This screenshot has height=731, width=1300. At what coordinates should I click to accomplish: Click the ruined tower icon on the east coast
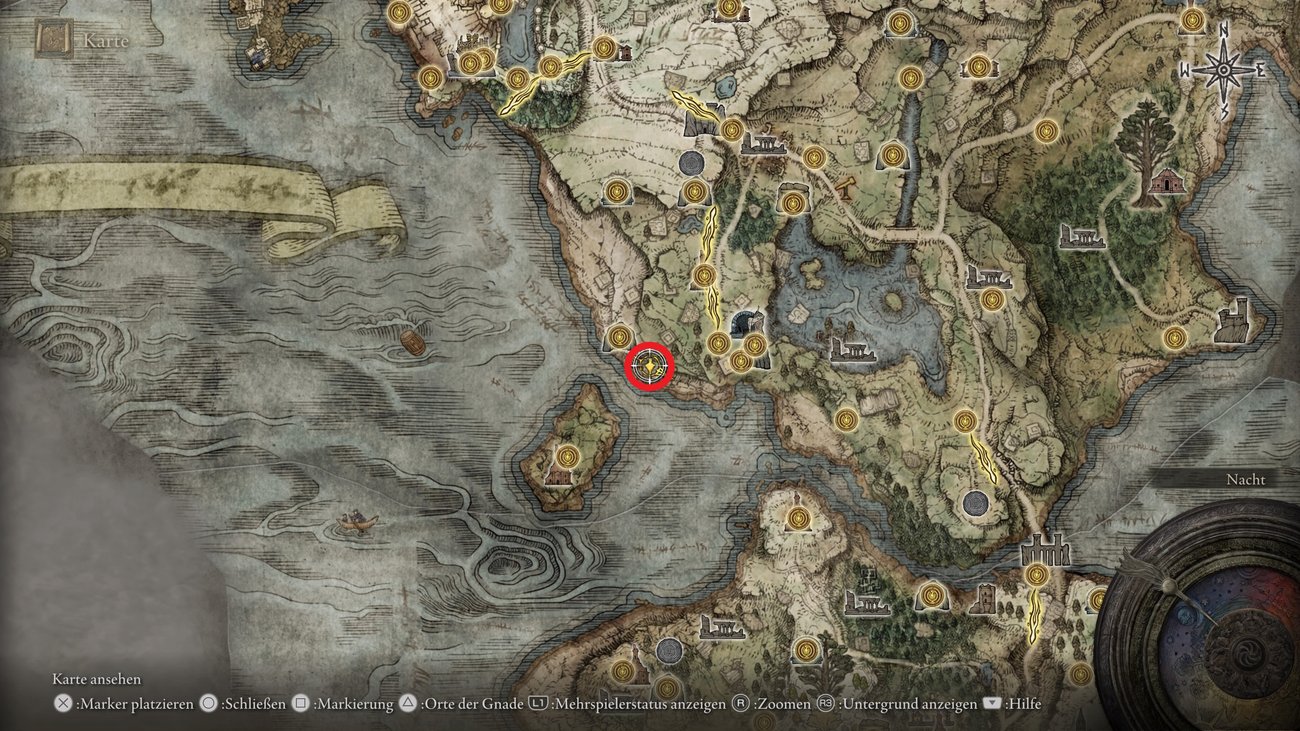coord(1234,320)
